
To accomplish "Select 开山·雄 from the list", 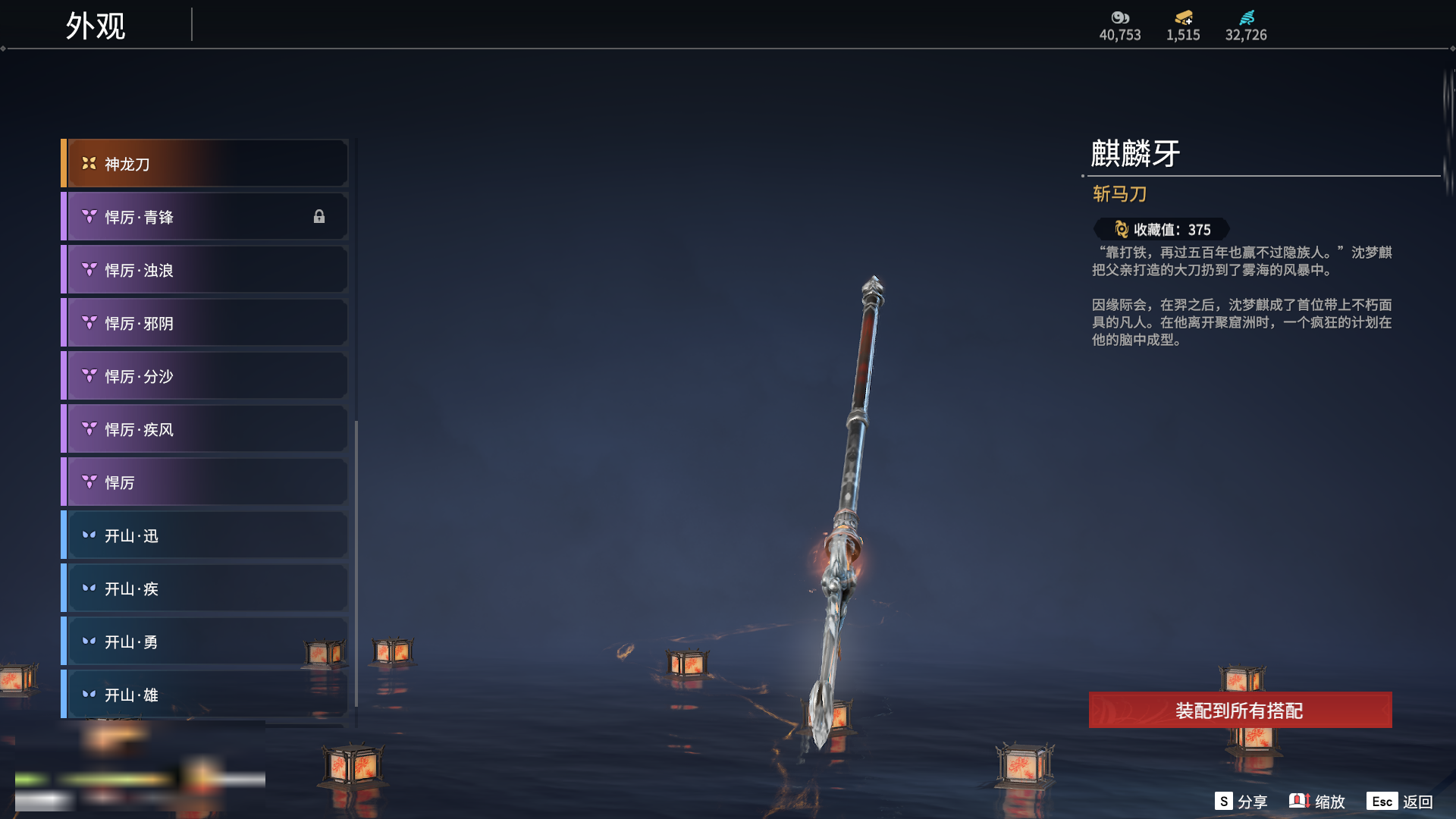I will coord(205,695).
